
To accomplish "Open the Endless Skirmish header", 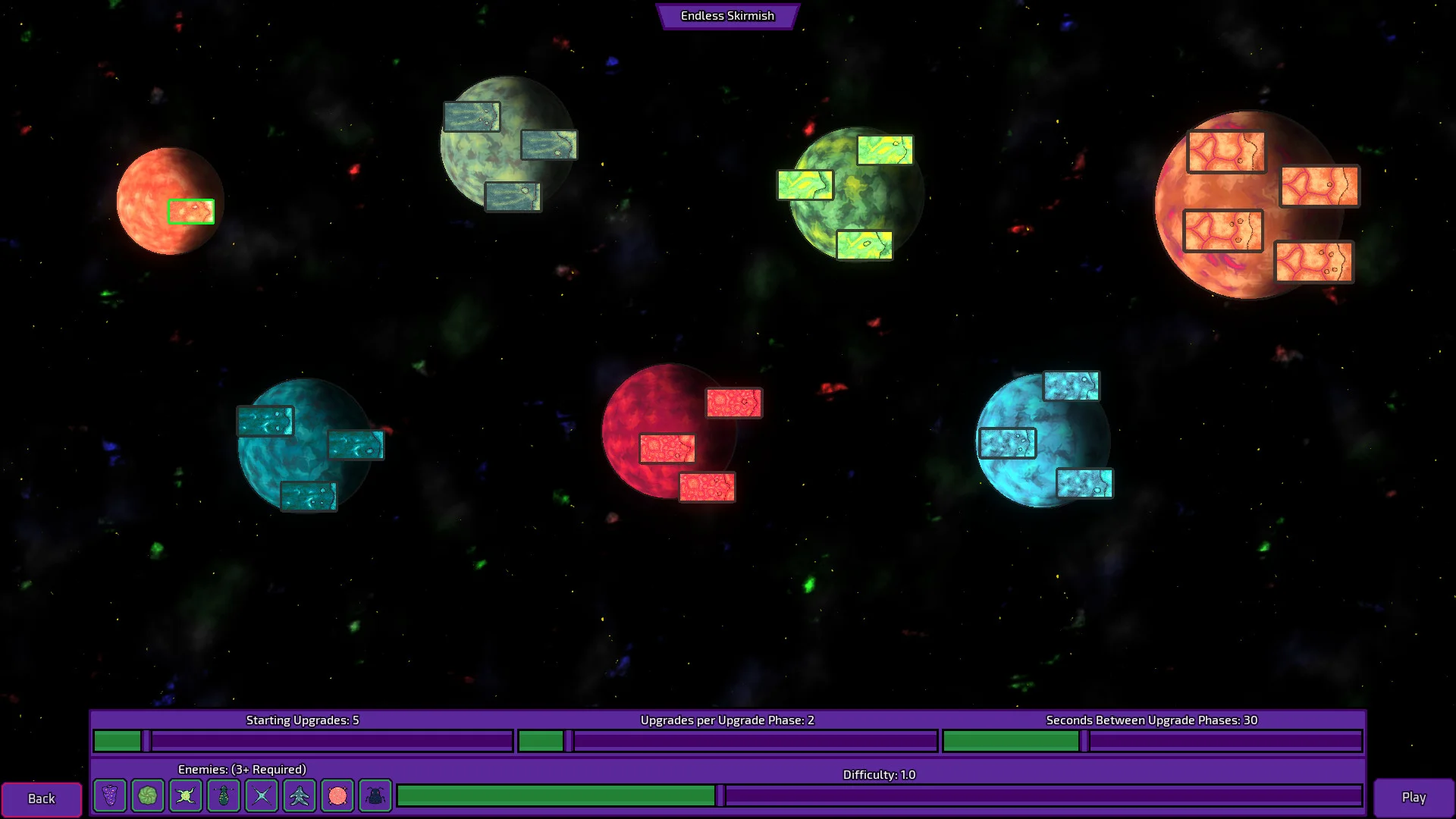I will (727, 15).
